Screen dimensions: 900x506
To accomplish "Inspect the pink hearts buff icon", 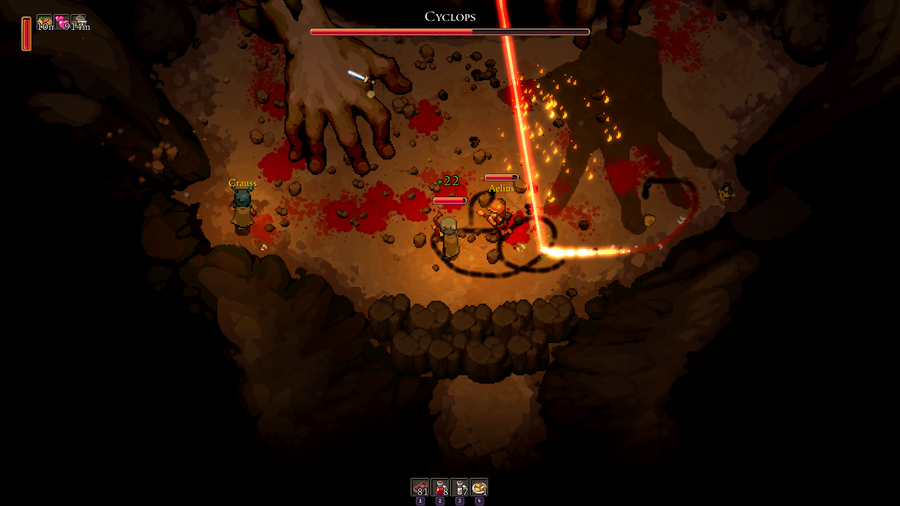I will click(x=62, y=22).
